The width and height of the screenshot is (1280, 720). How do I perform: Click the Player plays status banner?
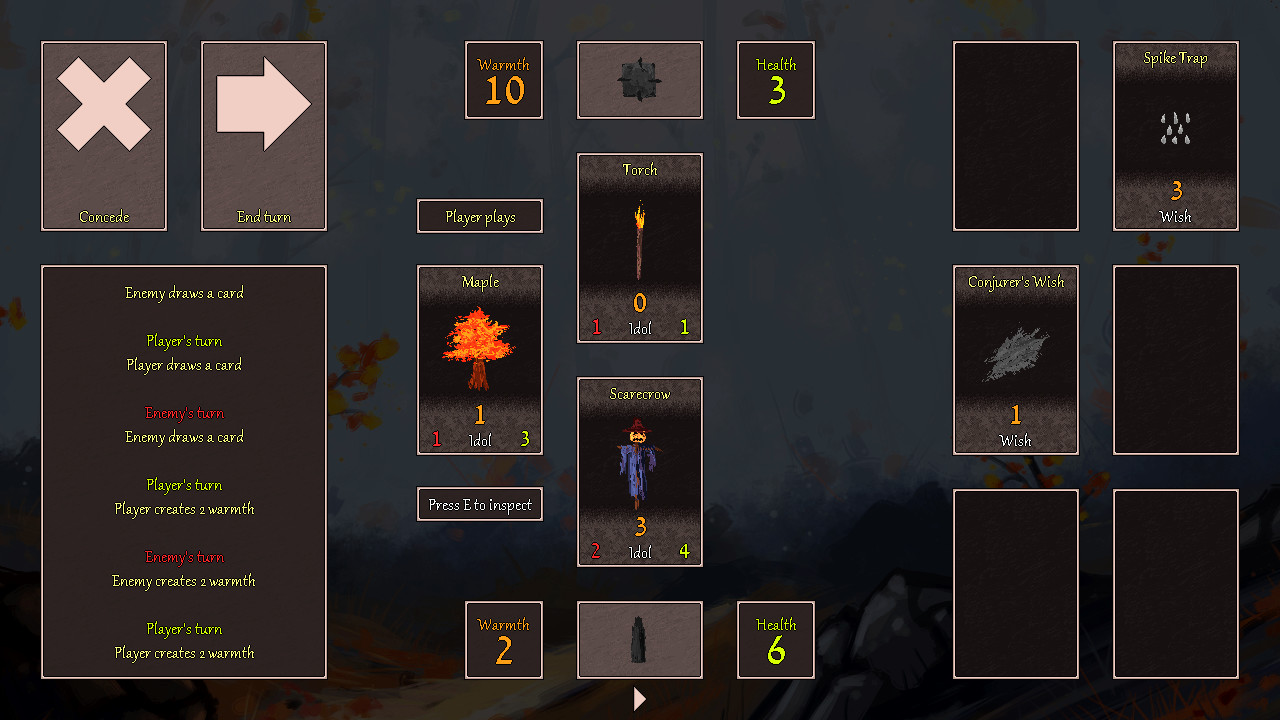point(479,215)
